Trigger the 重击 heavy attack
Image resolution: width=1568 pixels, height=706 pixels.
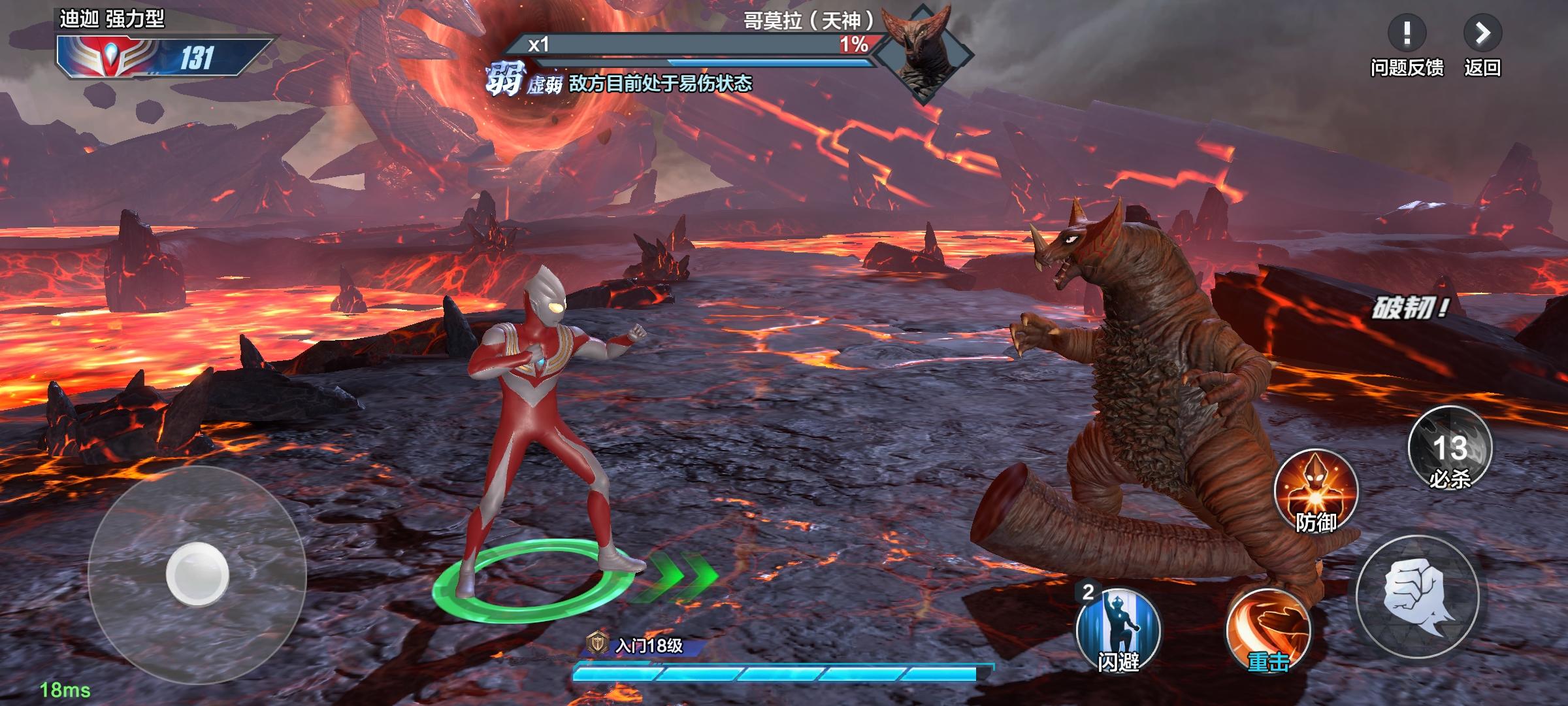pyautogui.click(x=1268, y=630)
